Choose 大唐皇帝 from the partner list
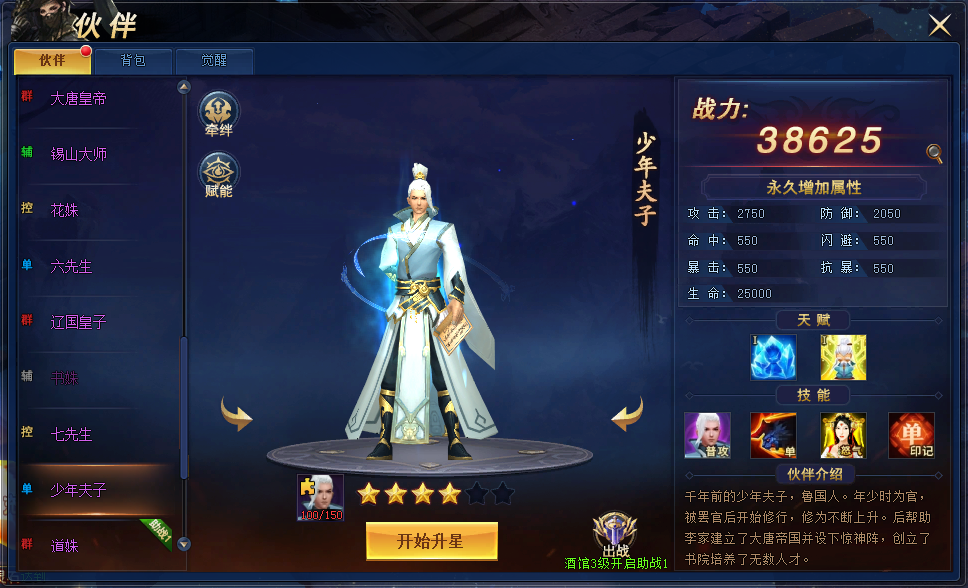The image size is (968, 588). (79, 99)
